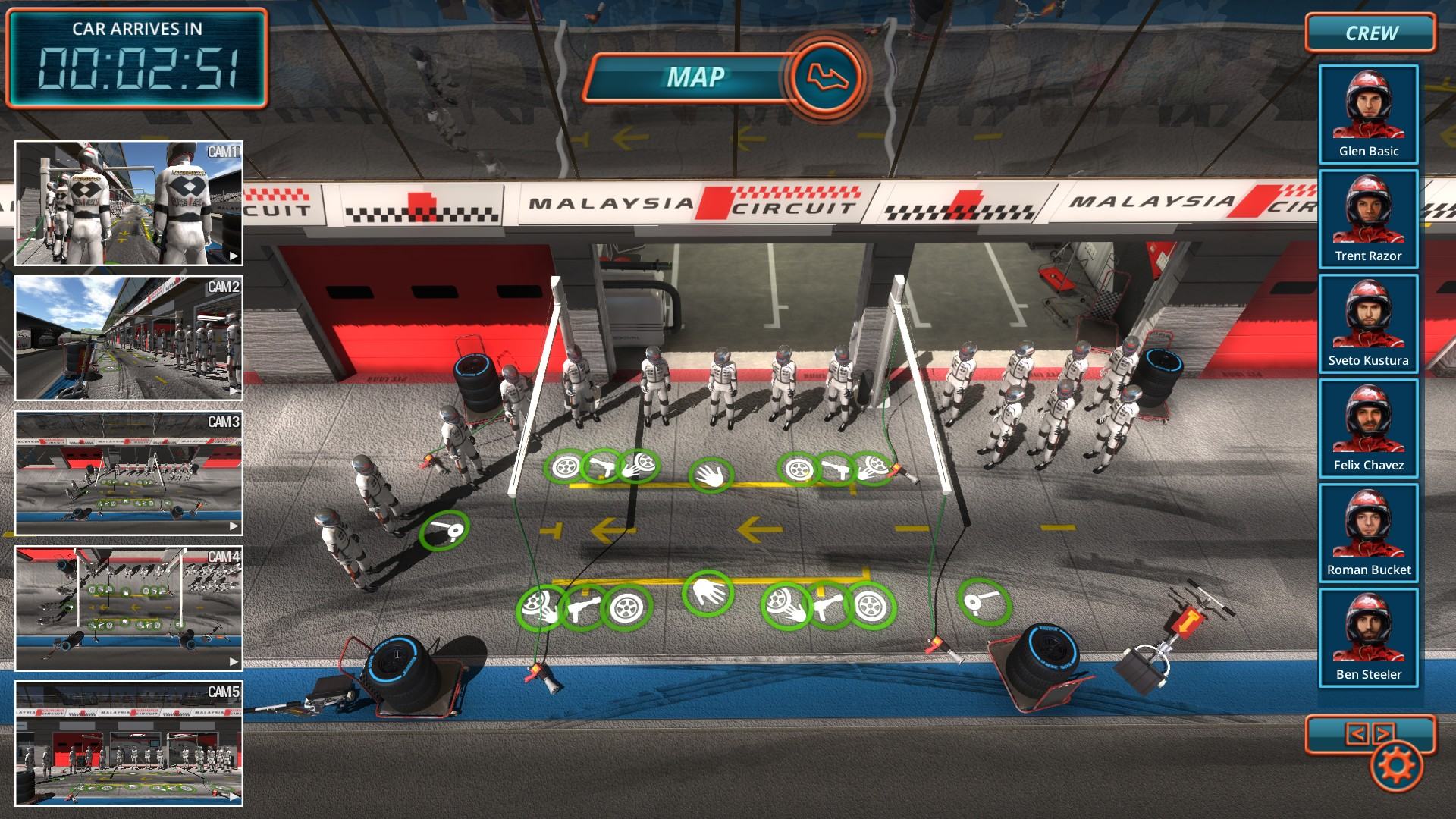Select crew member Glen Basic
This screenshot has width=1456, height=819.
1368,114
